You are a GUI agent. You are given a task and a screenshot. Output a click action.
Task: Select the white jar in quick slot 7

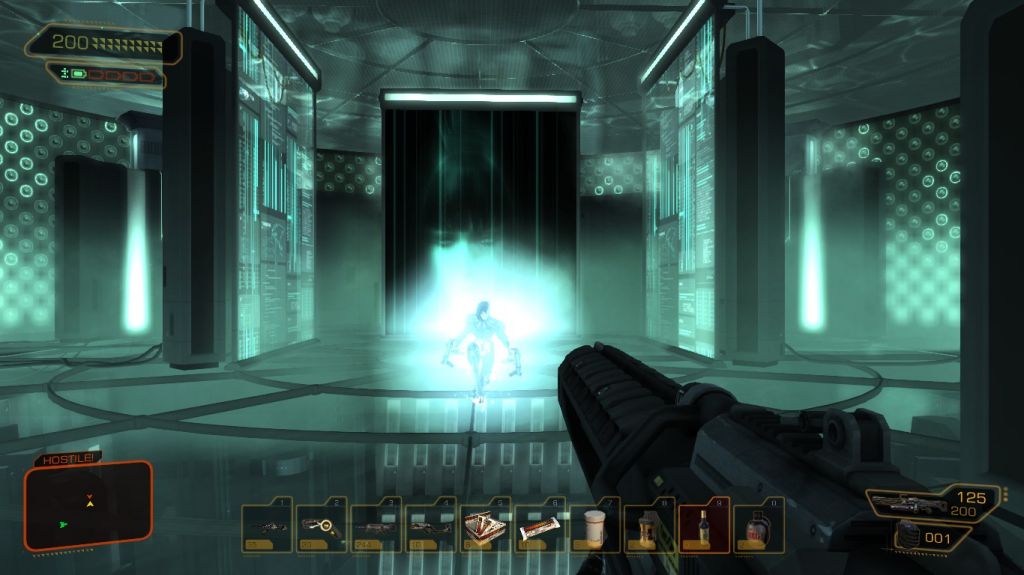pos(595,527)
